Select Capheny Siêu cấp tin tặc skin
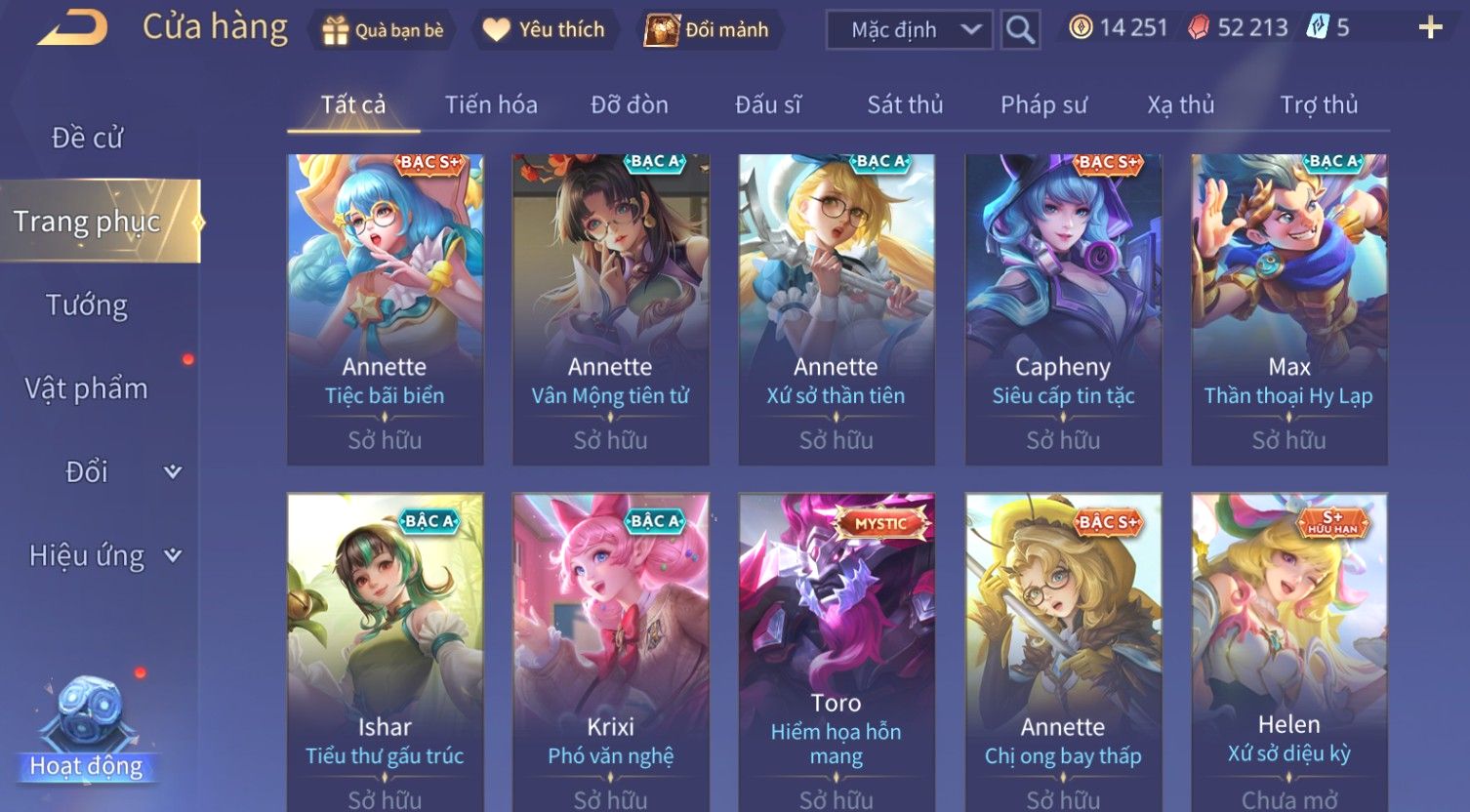1470x812 pixels. (x=1063, y=308)
